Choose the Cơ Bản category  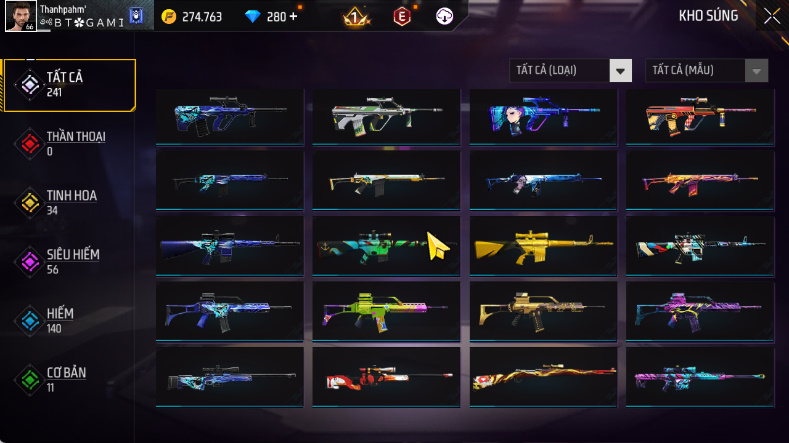[x=68, y=379]
